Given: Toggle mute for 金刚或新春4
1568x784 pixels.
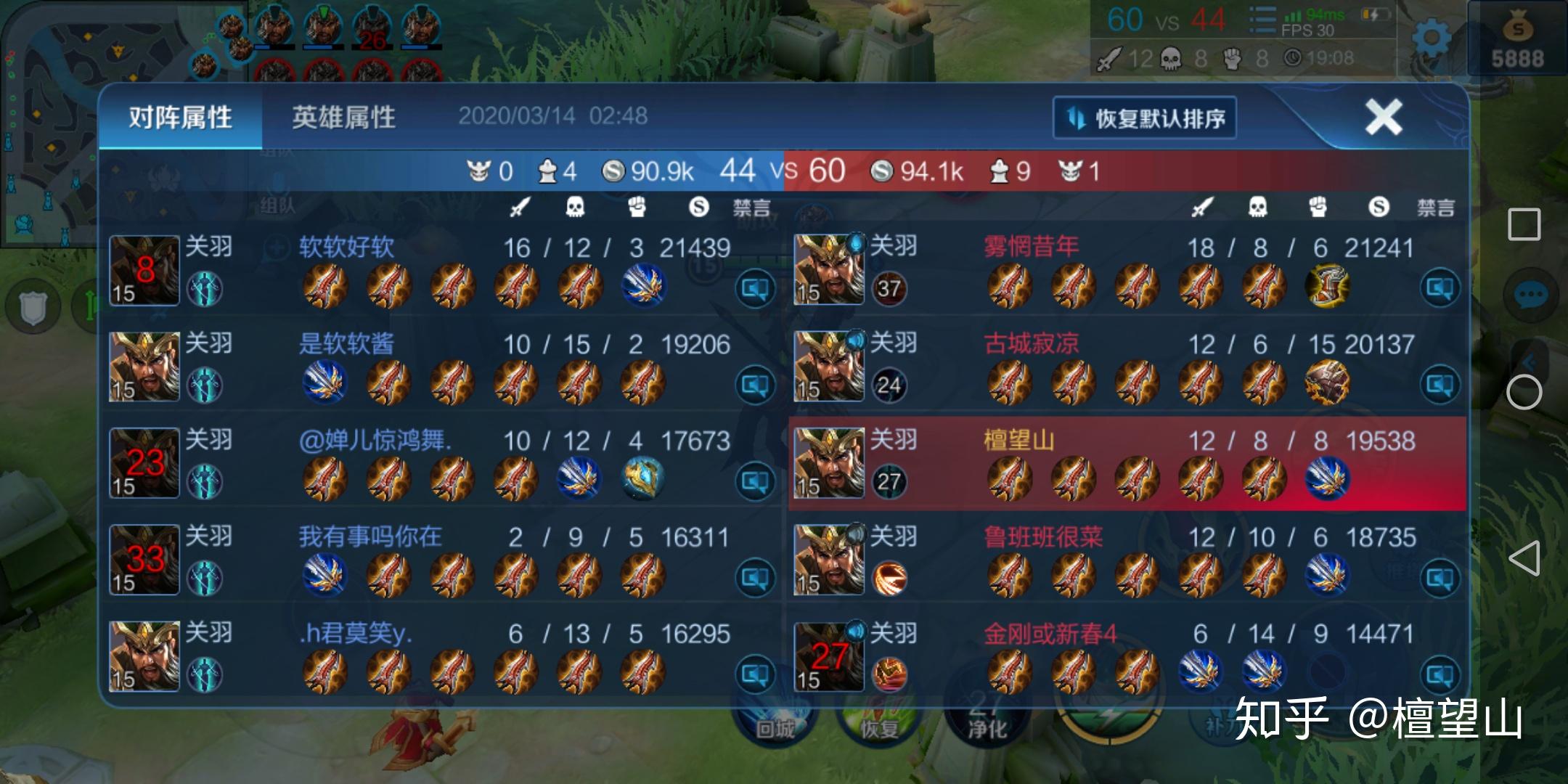Looking at the screenshot, I should point(1440,675).
